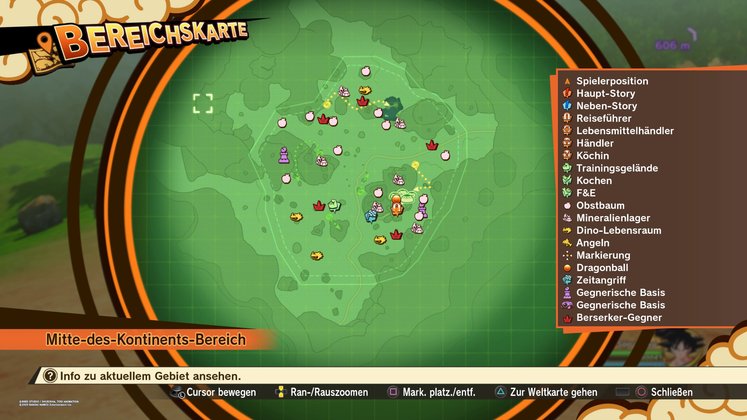Pick the Lebensmittelhändler legend entry
Screen dimensions: 747x420
(624, 131)
